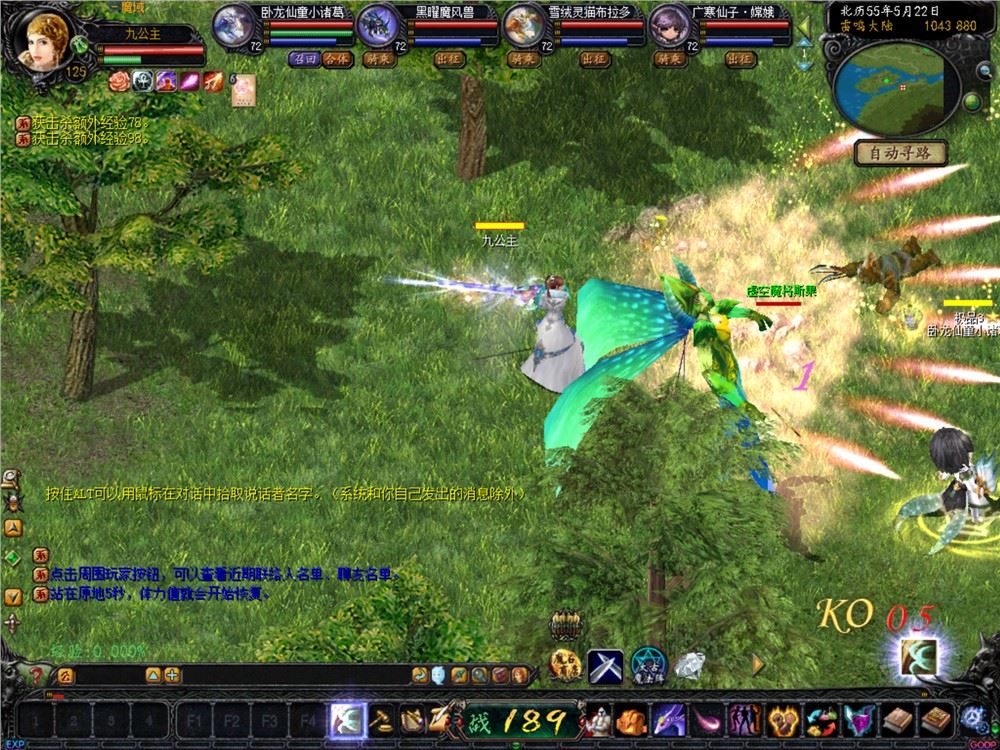Select the pink heart wings hotbar icon
The height and width of the screenshot is (750, 1000).
click(x=856, y=719)
